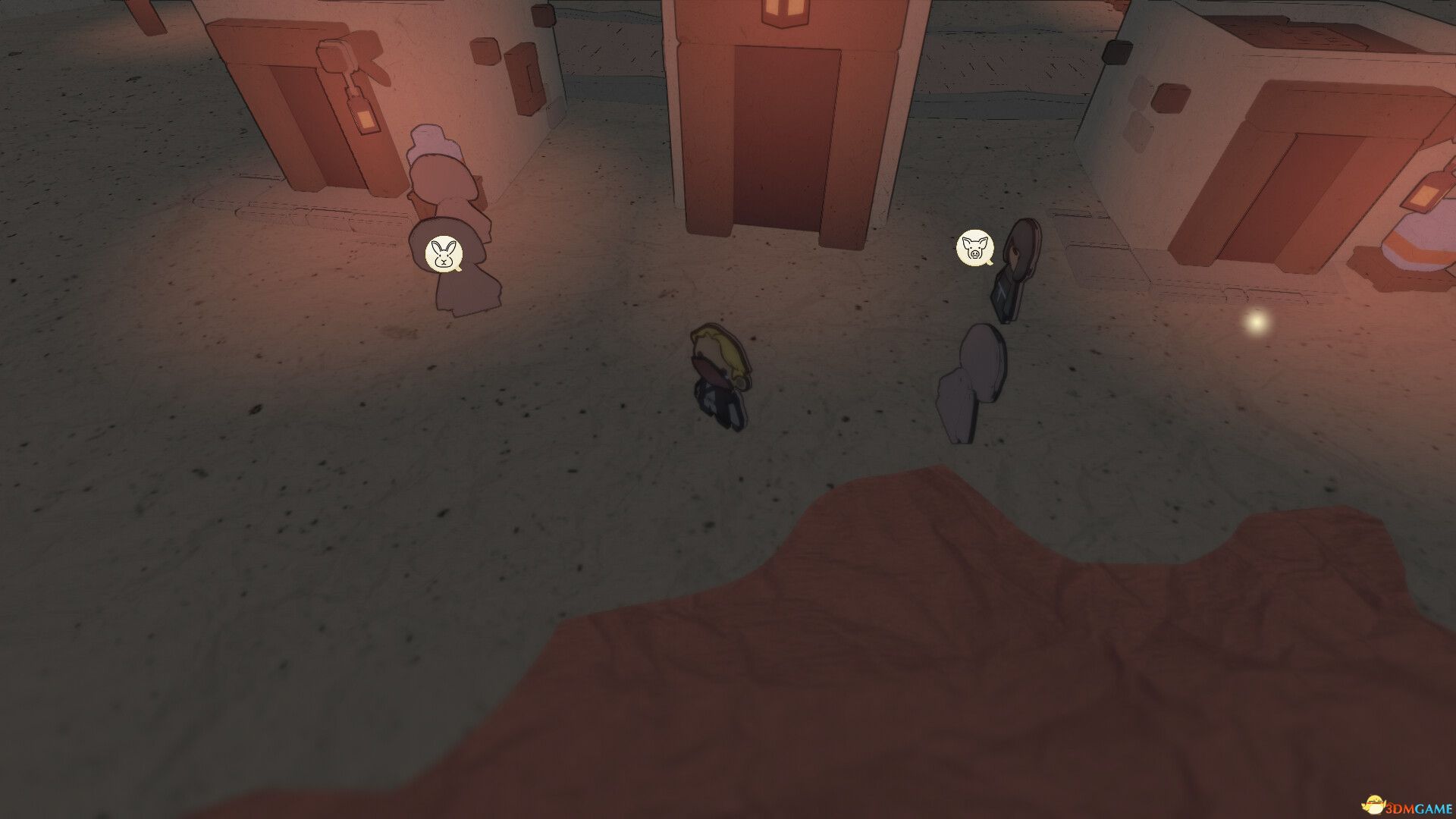Click the rabbit speech bubble icon
Screen dimensions: 1456x819
[444, 253]
